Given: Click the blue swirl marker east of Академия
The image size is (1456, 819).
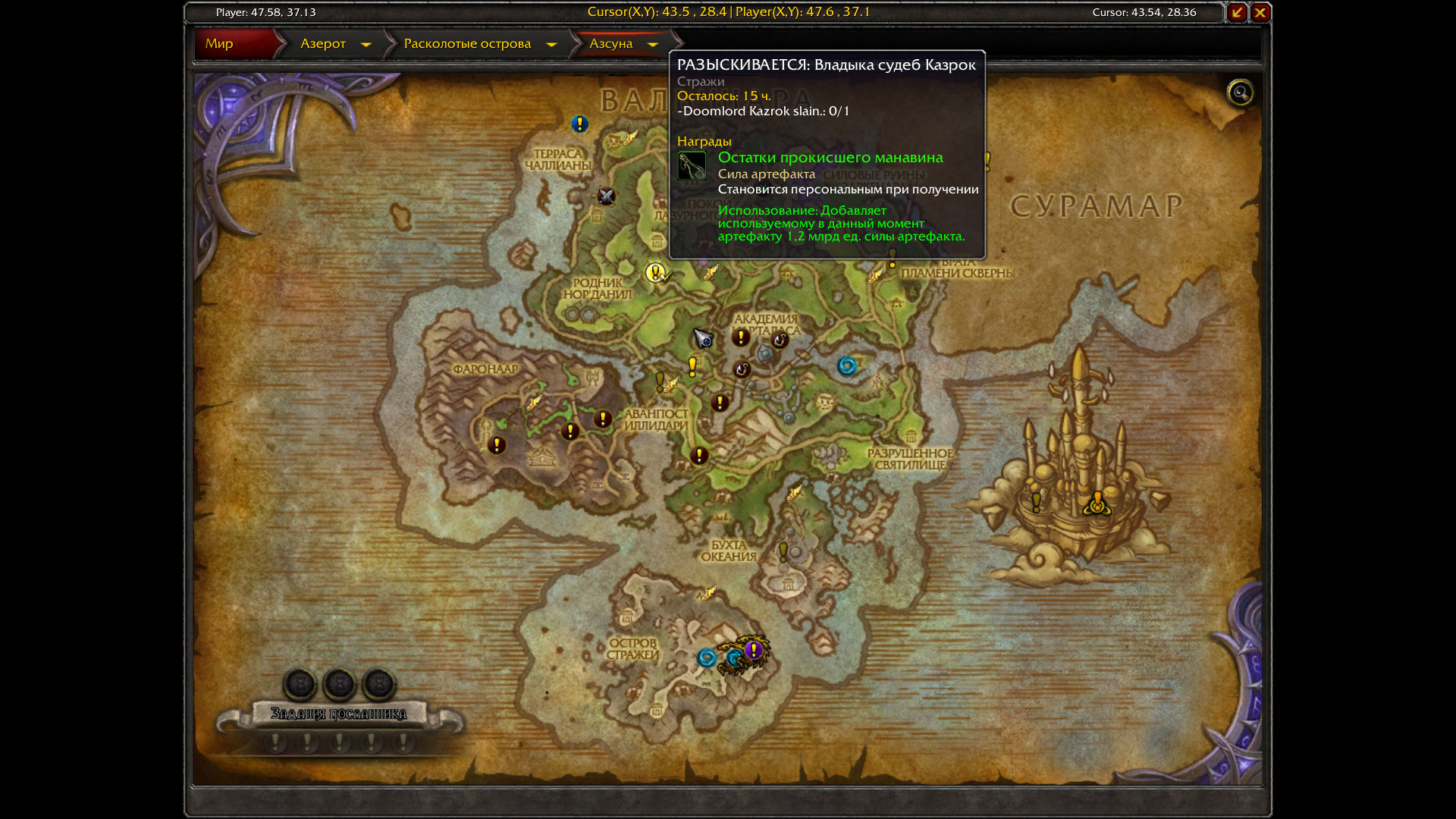Looking at the screenshot, I should (x=847, y=367).
